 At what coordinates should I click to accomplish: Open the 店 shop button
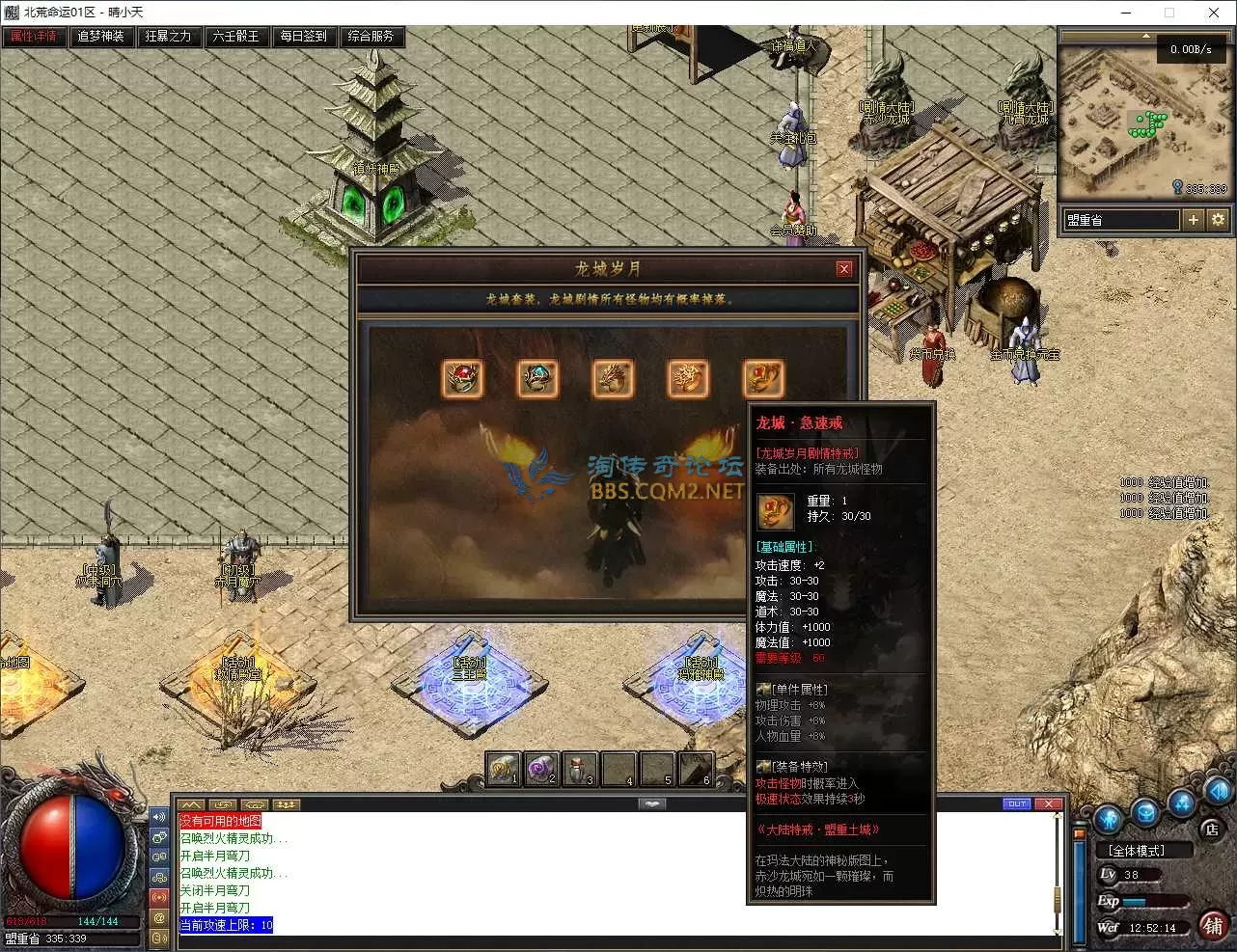[x=1212, y=829]
